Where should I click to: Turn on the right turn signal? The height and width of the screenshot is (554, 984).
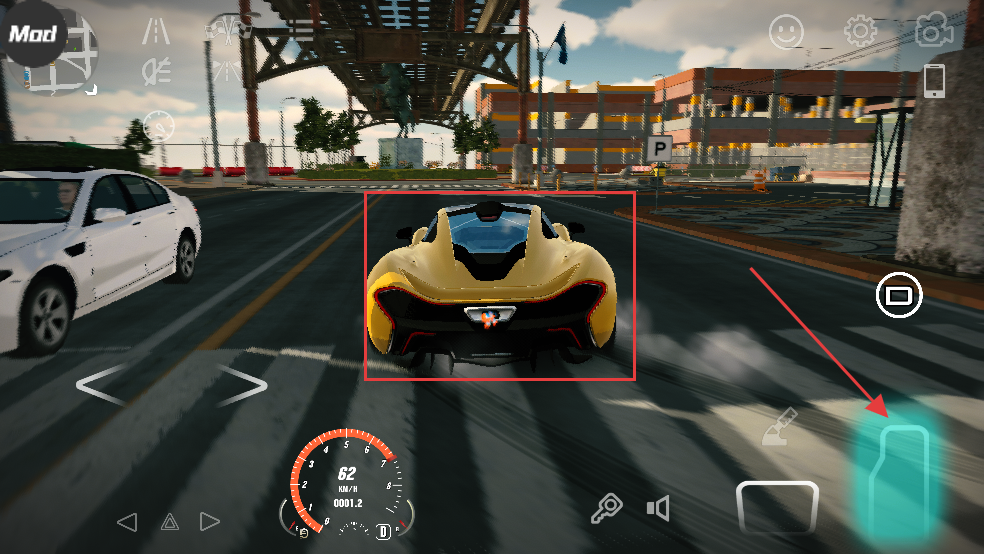[210, 521]
